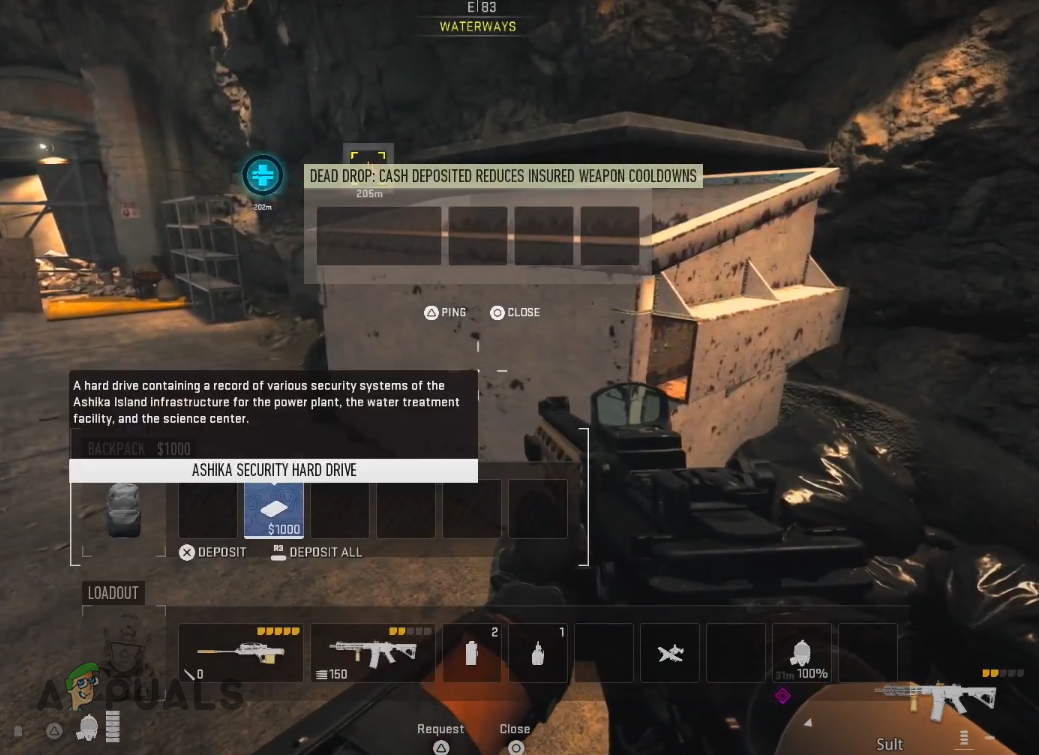Click the yellow bracket waypoint marker
Viewport: 1039px width, 755px height.
368,162
